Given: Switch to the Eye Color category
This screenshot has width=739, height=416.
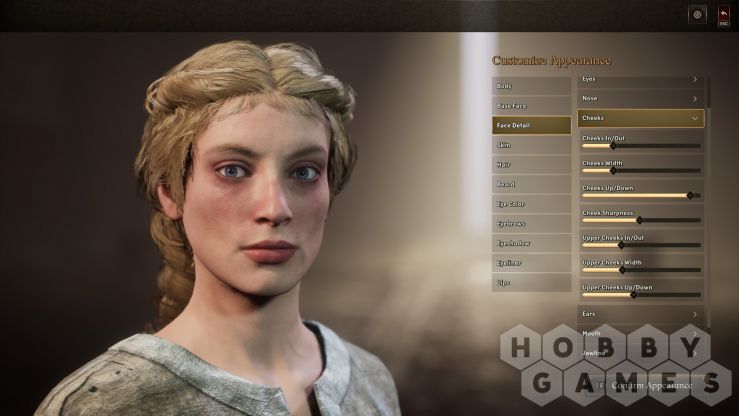Looking at the screenshot, I should [531, 204].
